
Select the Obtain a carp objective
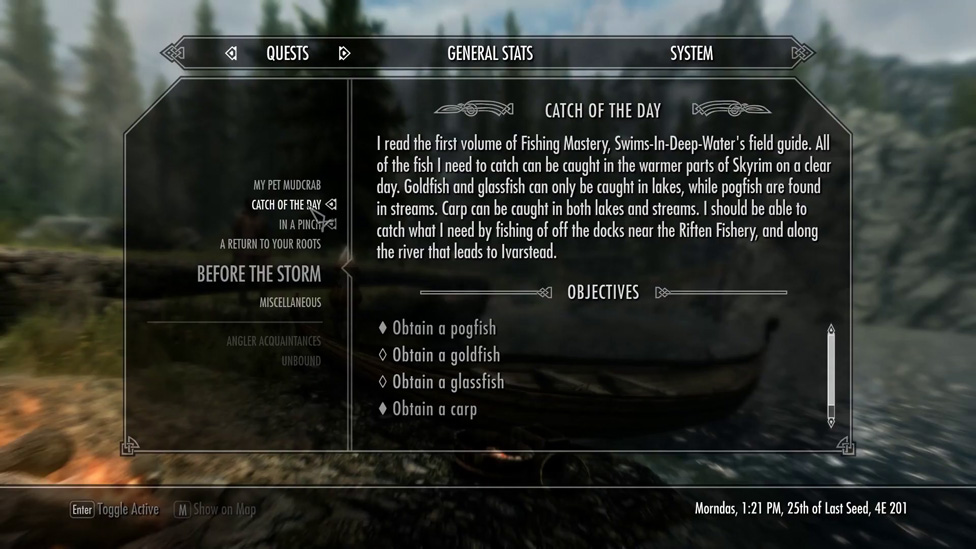pos(434,409)
